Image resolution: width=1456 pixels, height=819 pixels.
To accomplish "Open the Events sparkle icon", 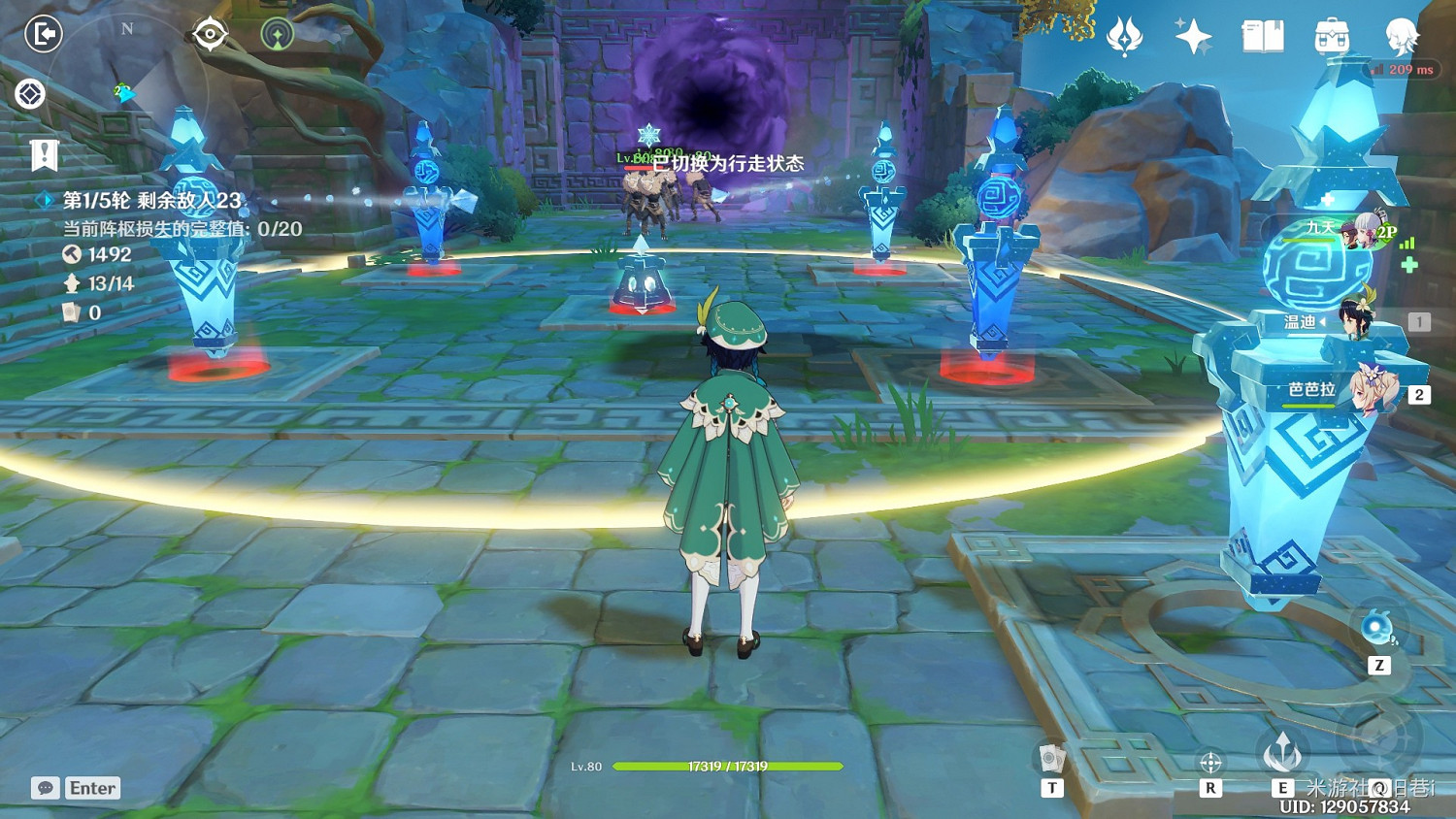I will tap(1192, 35).
